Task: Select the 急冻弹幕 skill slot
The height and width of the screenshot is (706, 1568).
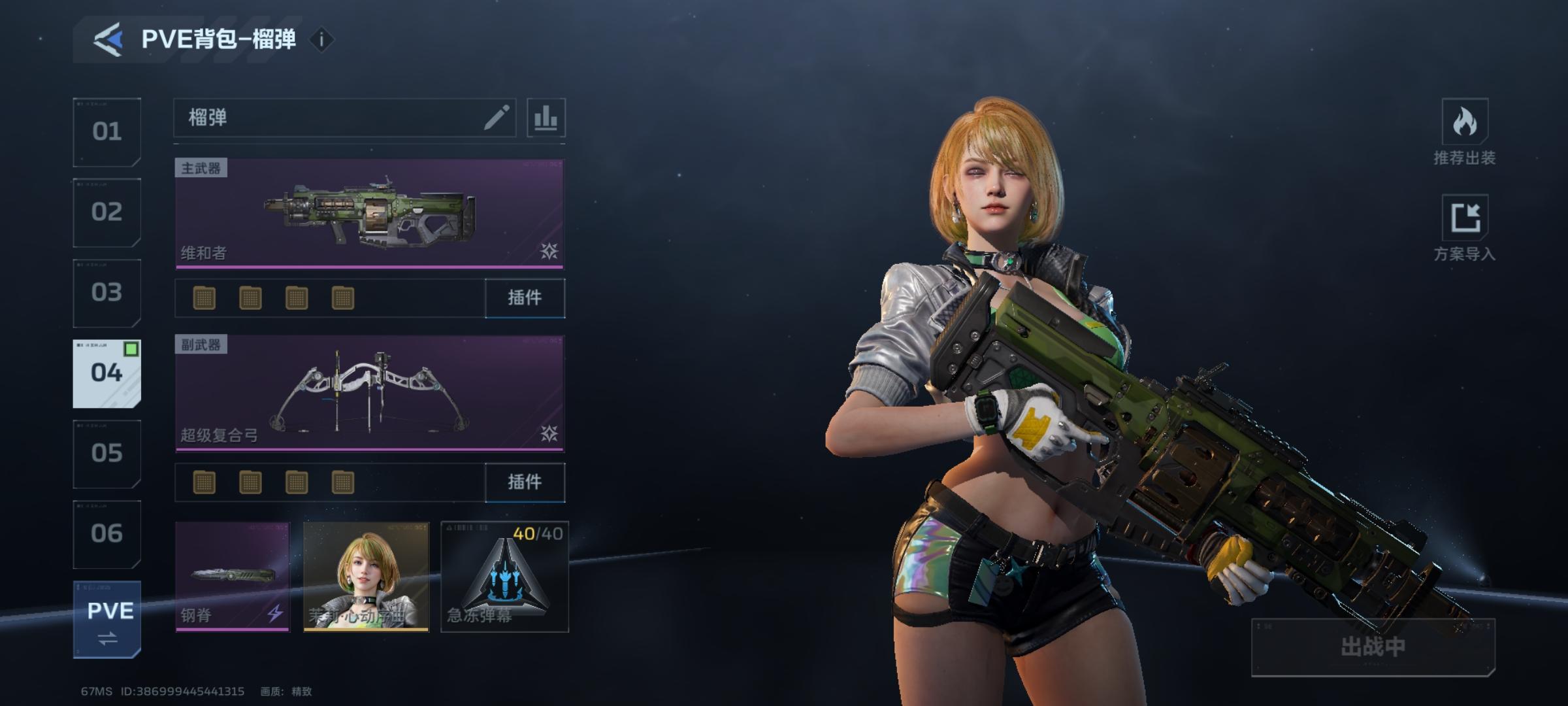Action: click(x=504, y=577)
